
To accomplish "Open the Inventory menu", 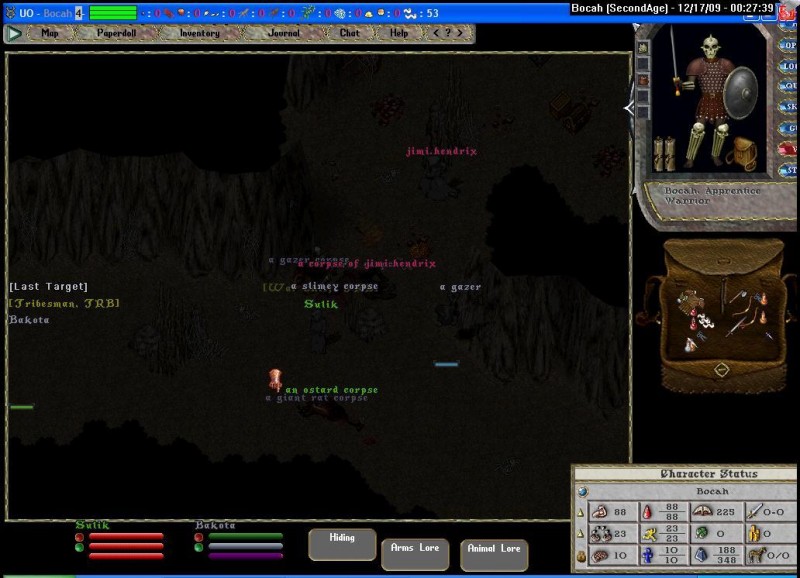I will click(x=199, y=33).
